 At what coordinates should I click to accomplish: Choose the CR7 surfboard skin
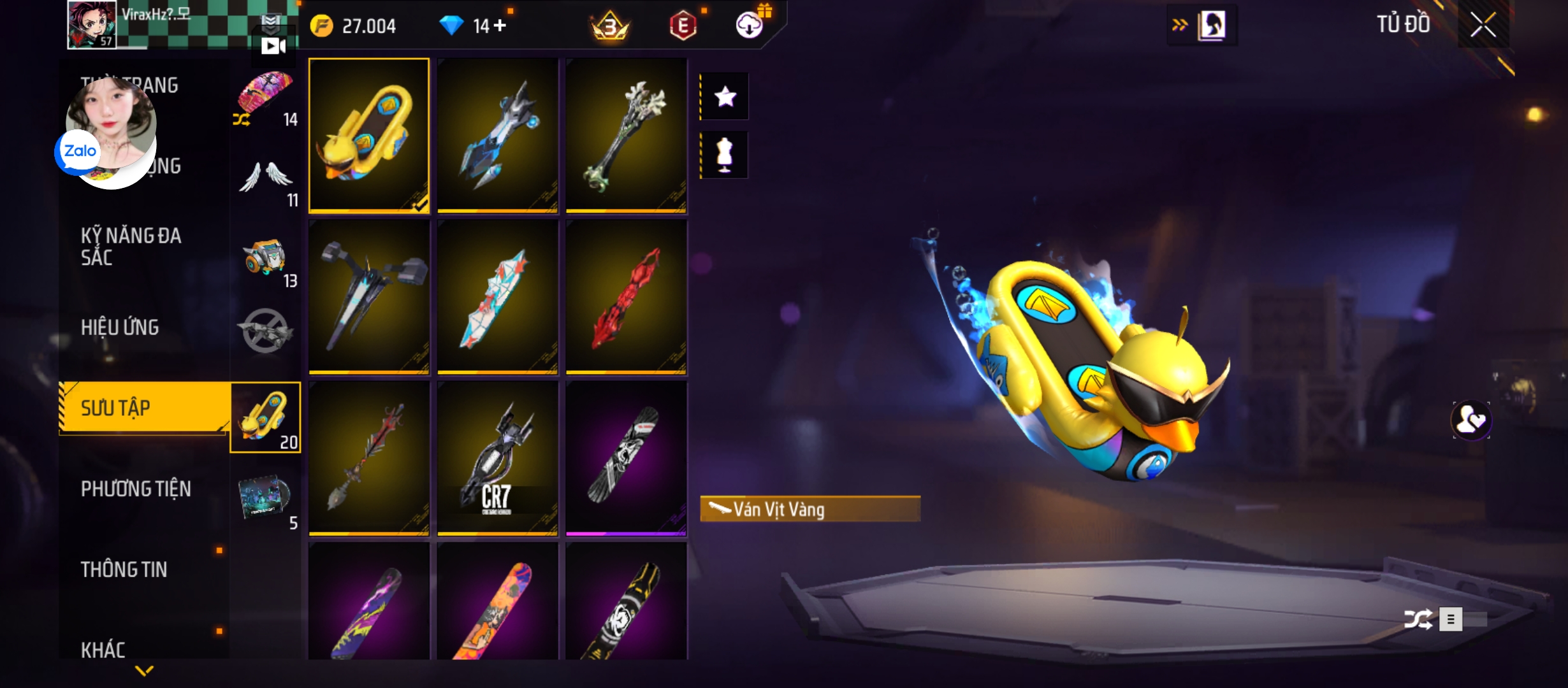click(x=497, y=457)
